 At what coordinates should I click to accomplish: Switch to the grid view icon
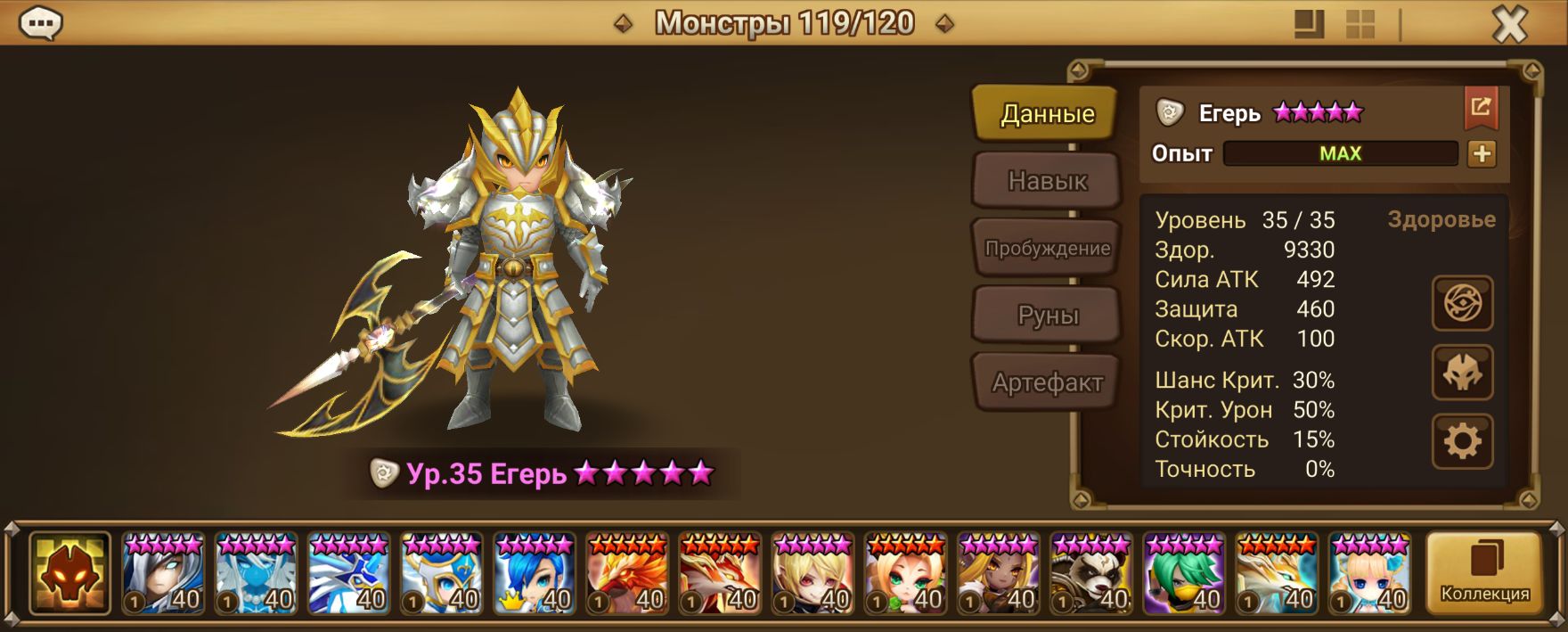coord(1360,24)
